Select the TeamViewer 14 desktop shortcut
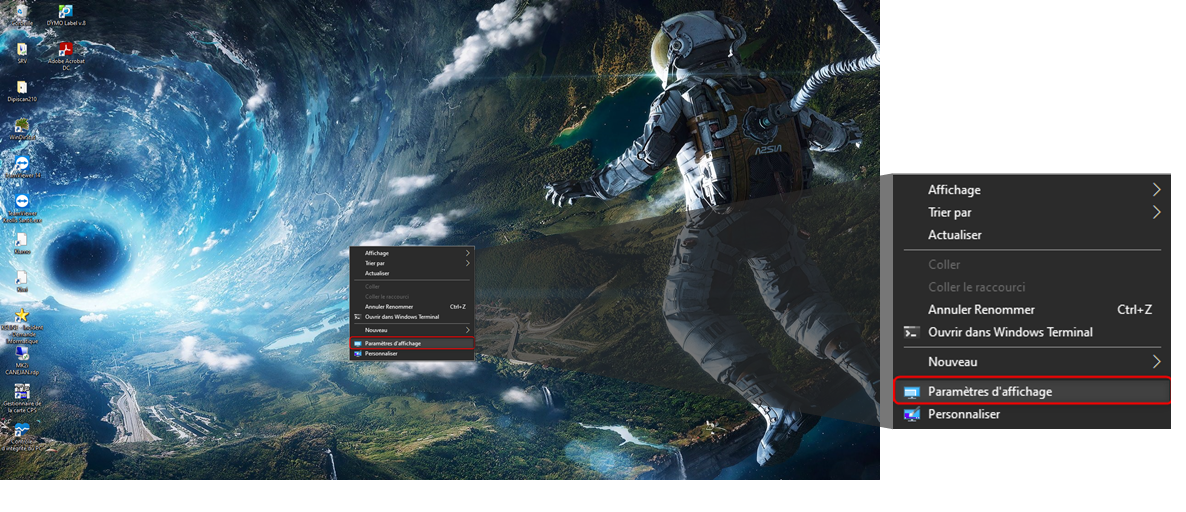Viewport: 1186px width, 512px height. (22, 164)
